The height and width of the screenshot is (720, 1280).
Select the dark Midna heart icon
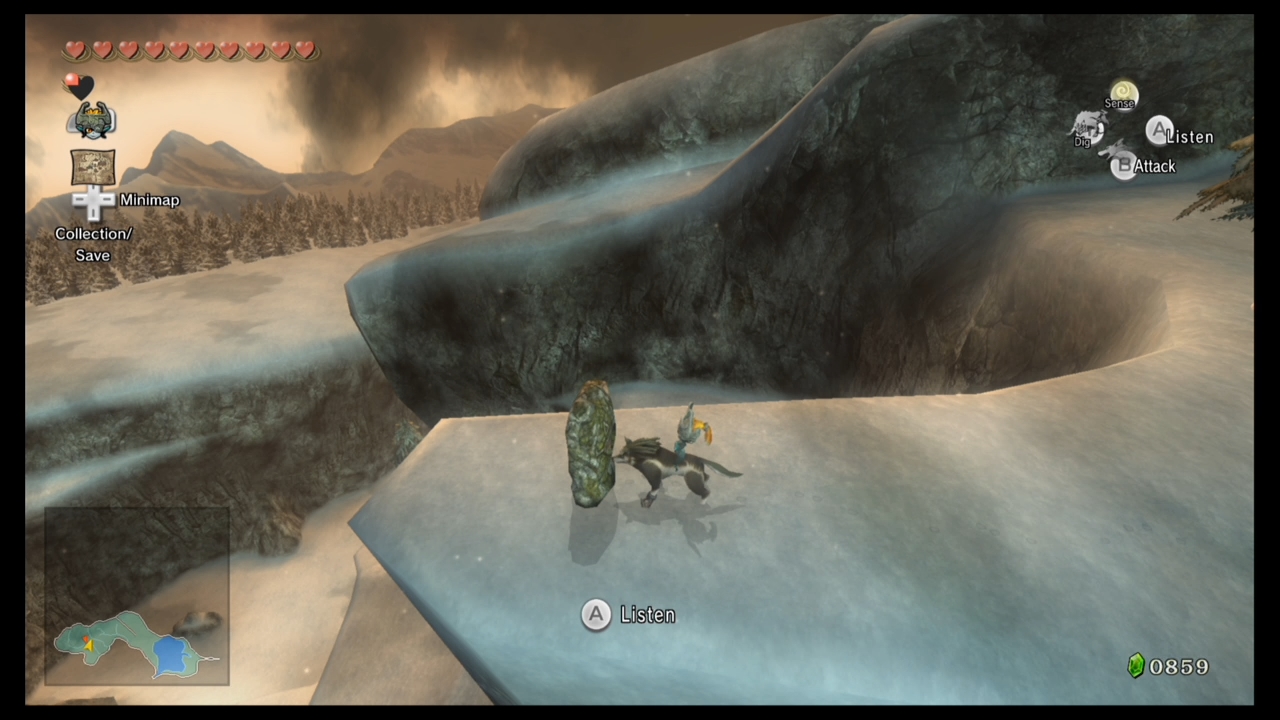click(x=77, y=87)
